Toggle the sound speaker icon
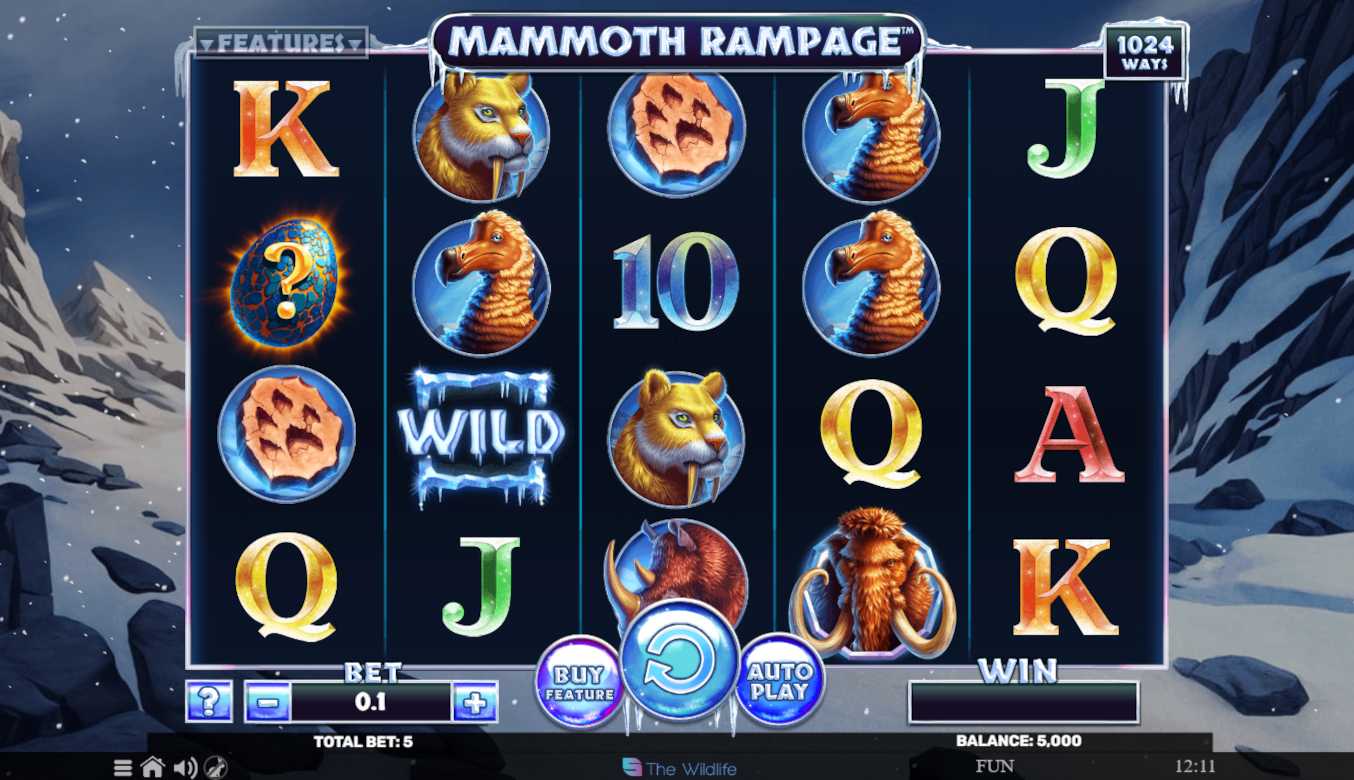 185,768
